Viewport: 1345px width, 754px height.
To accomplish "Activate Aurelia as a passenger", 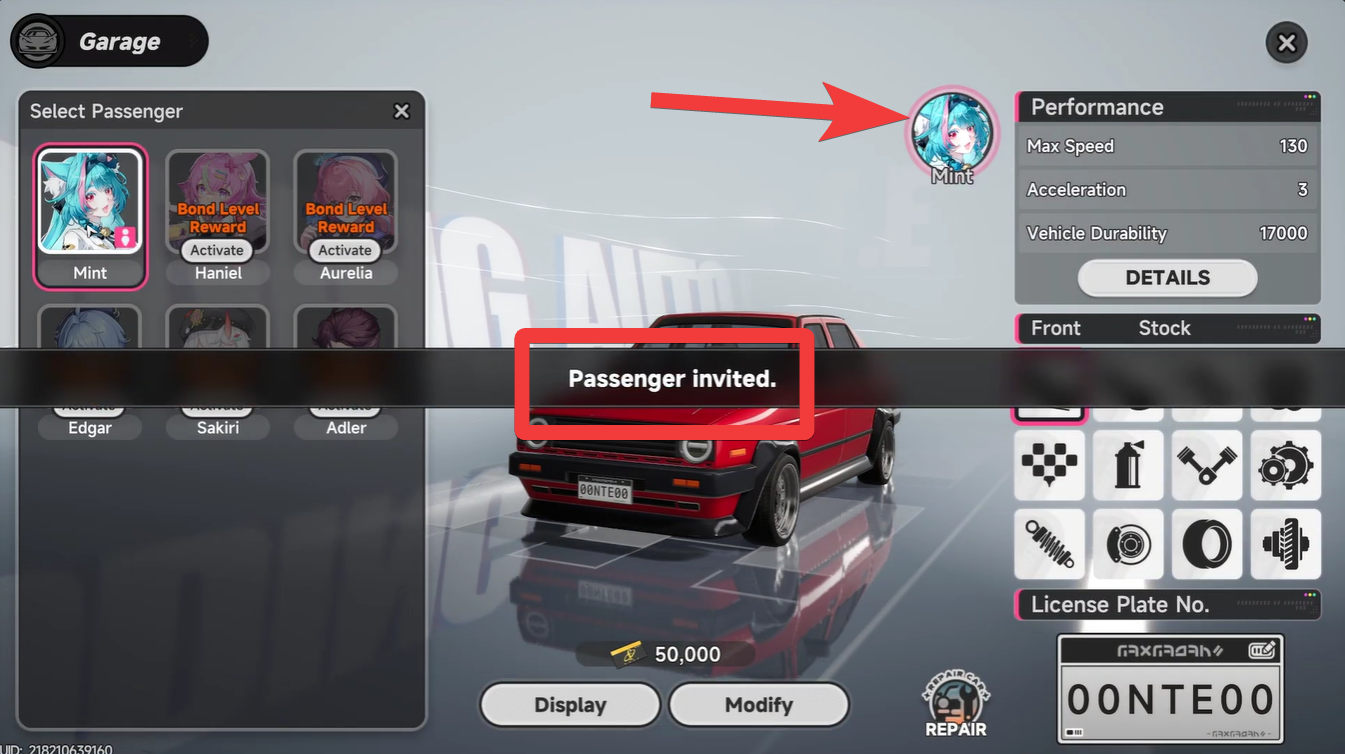I will pos(344,250).
